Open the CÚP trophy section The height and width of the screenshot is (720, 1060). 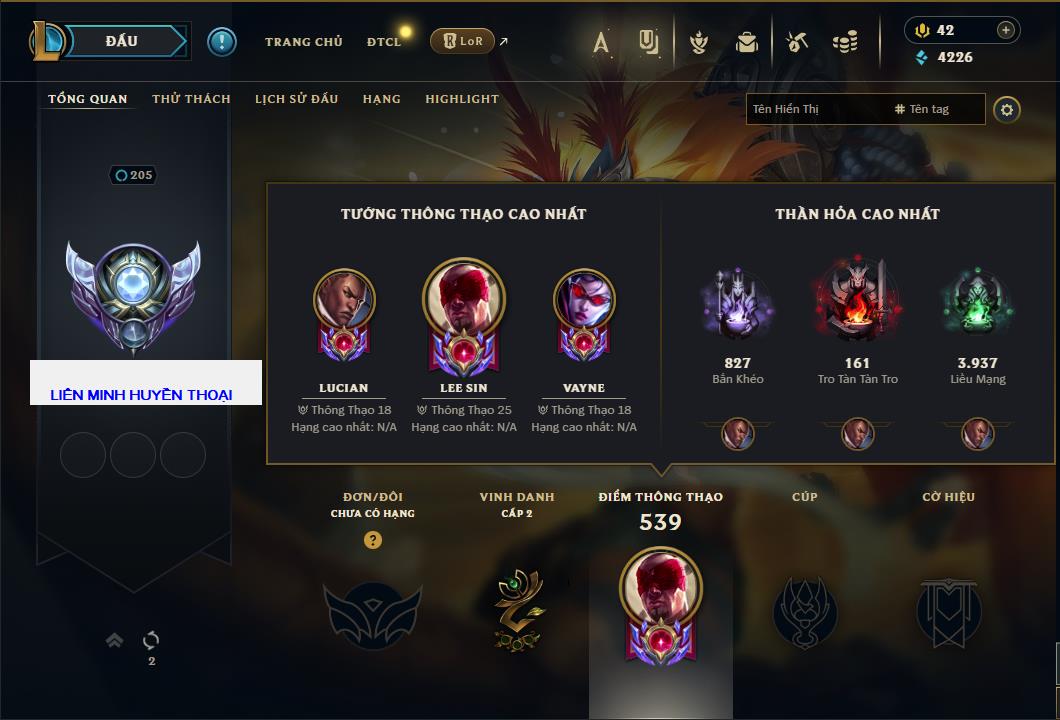pyautogui.click(x=805, y=611)
